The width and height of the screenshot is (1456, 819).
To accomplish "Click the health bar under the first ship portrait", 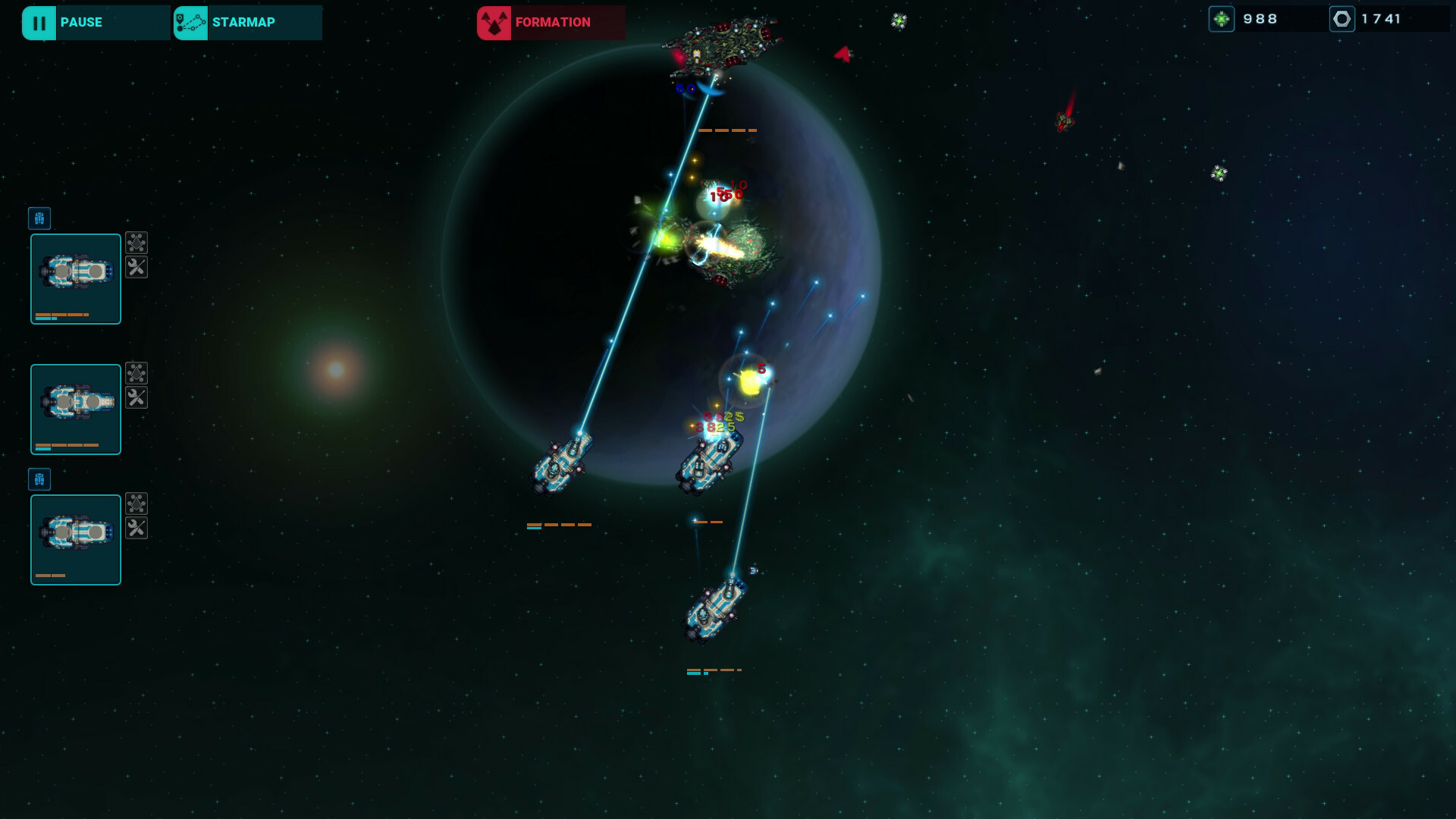I will 61,315.
